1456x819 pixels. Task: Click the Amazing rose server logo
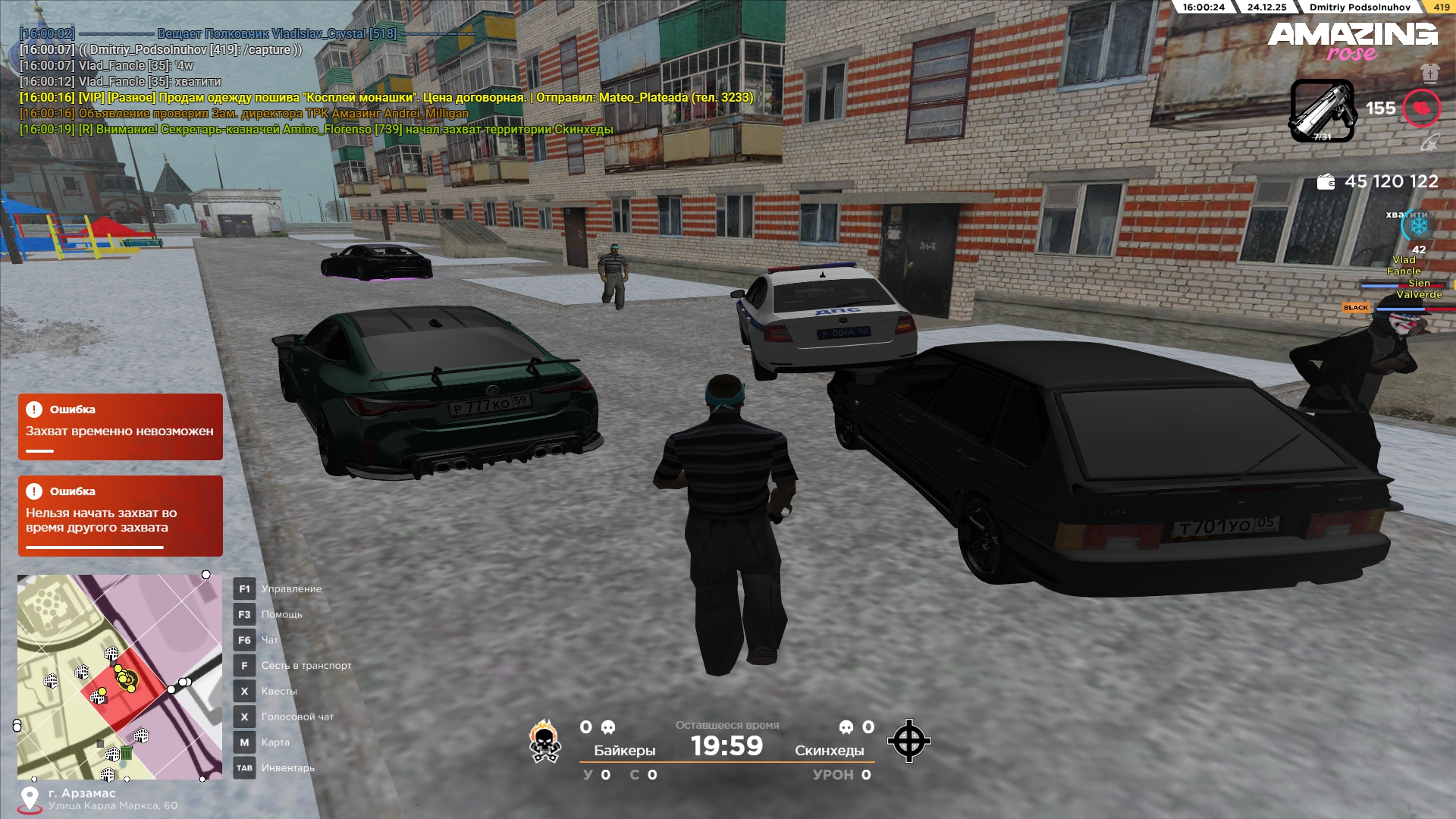coord(1352,41)
